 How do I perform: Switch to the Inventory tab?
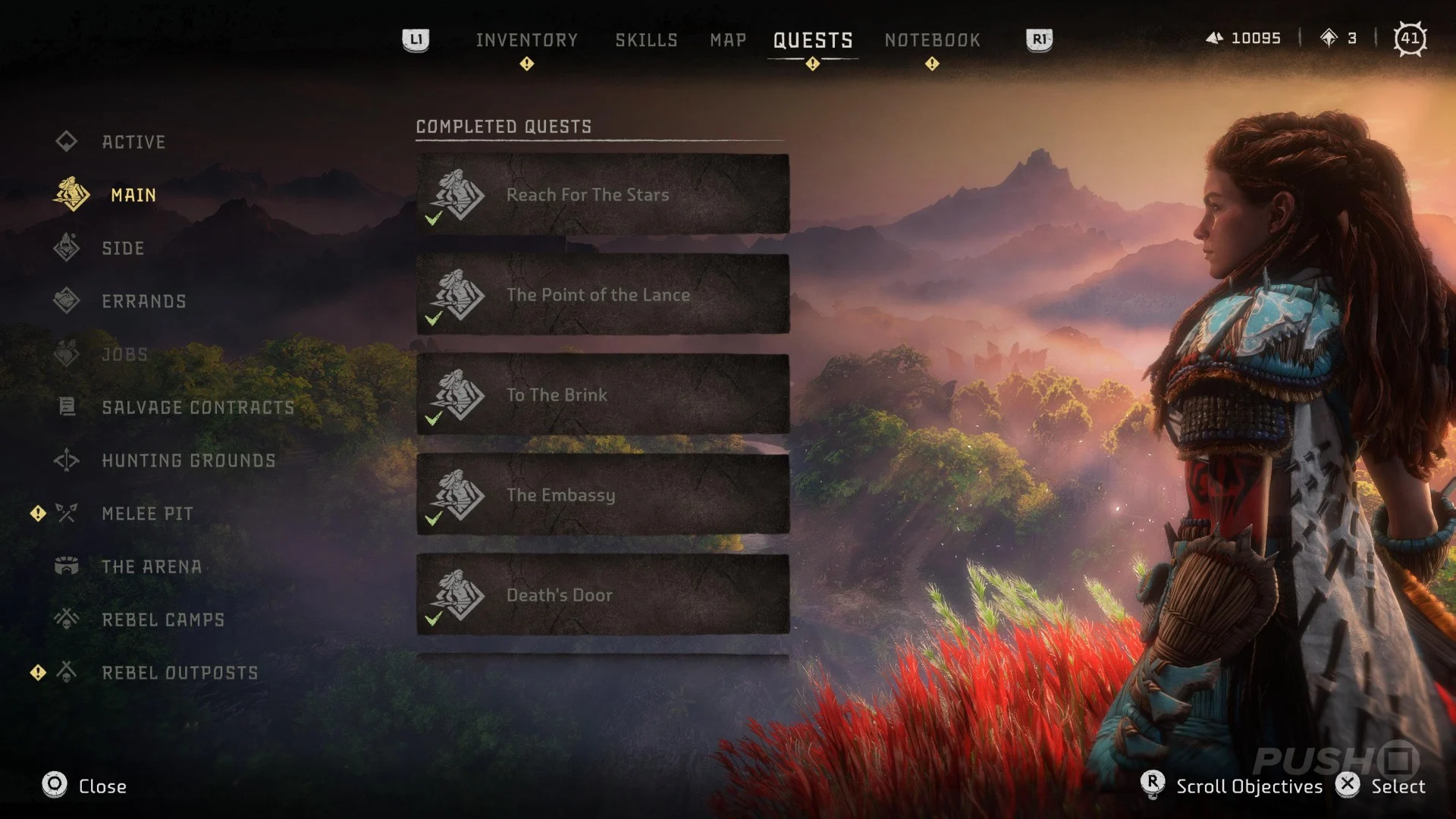click(527, 39)
